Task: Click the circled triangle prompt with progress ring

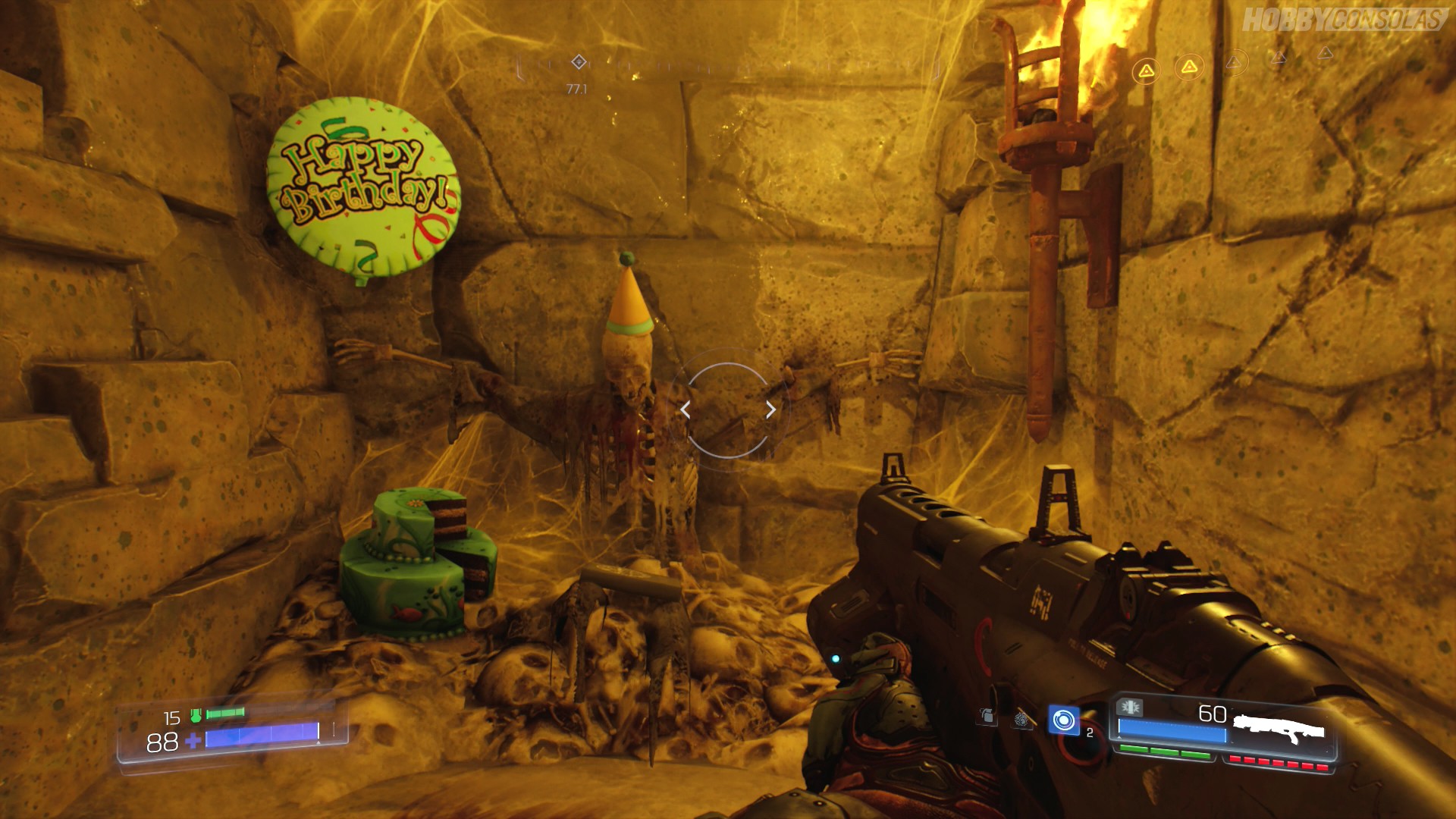Action: 1235,62
